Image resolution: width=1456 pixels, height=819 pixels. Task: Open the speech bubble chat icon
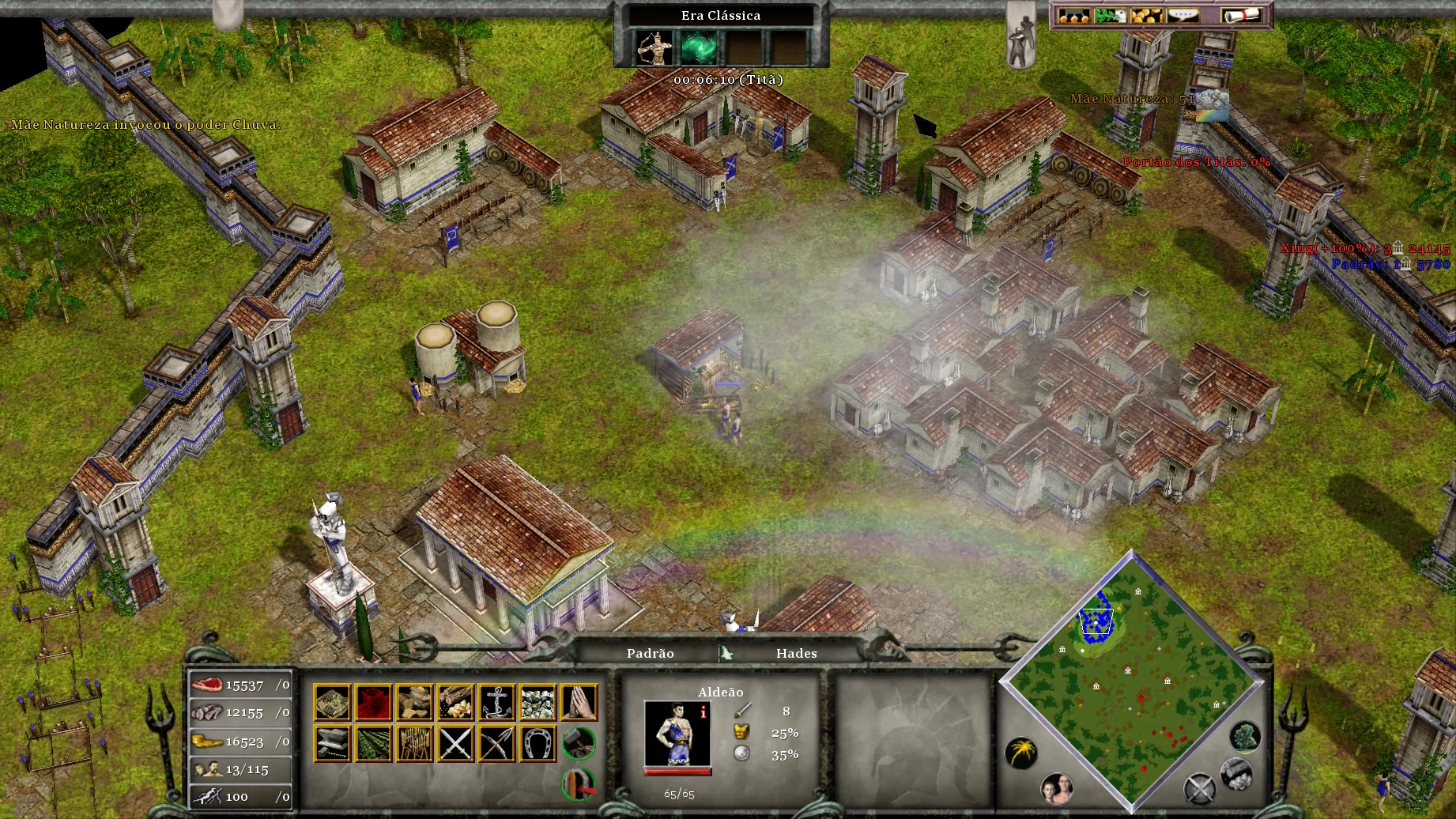[x=1183, y=16]
